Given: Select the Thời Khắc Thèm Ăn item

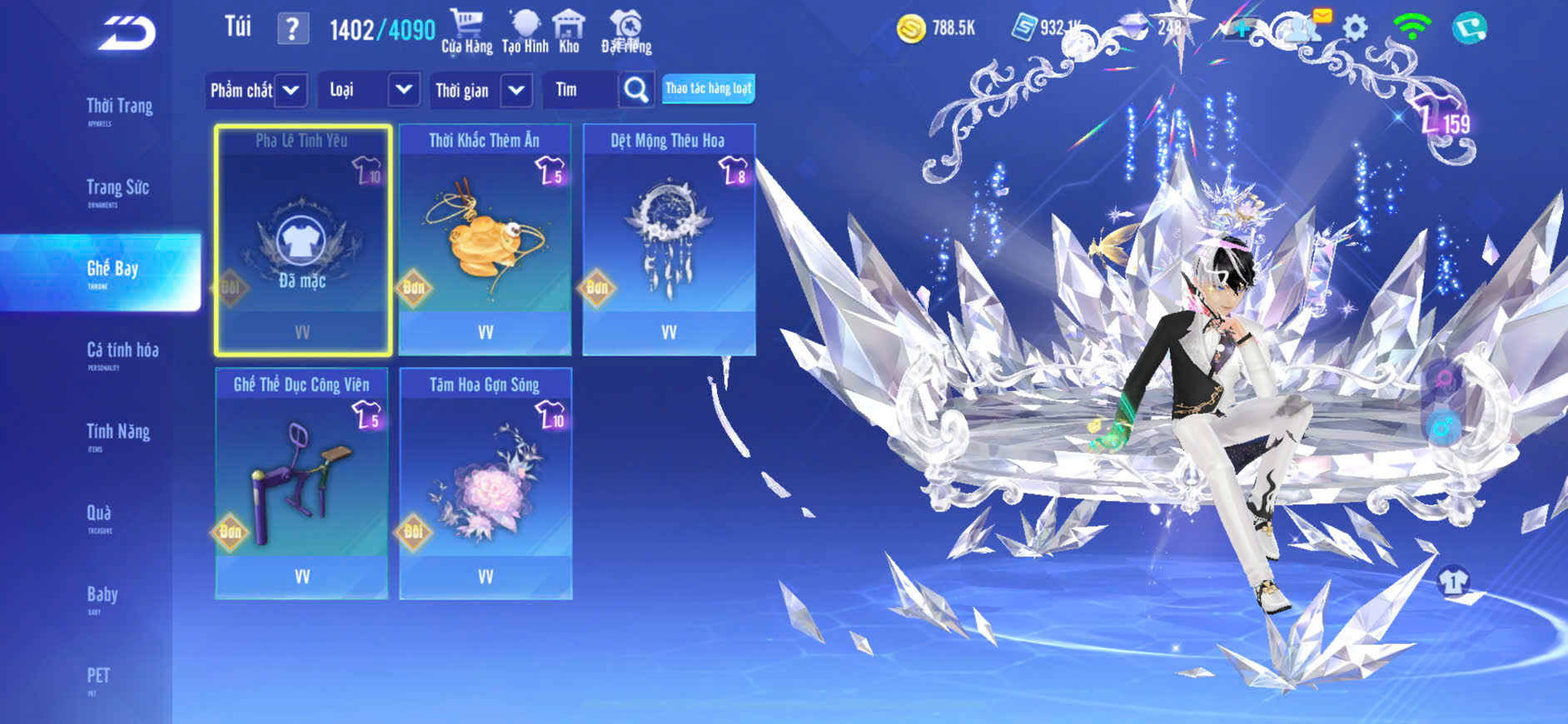Looking at the screenshot, I should tap(485, 240).
